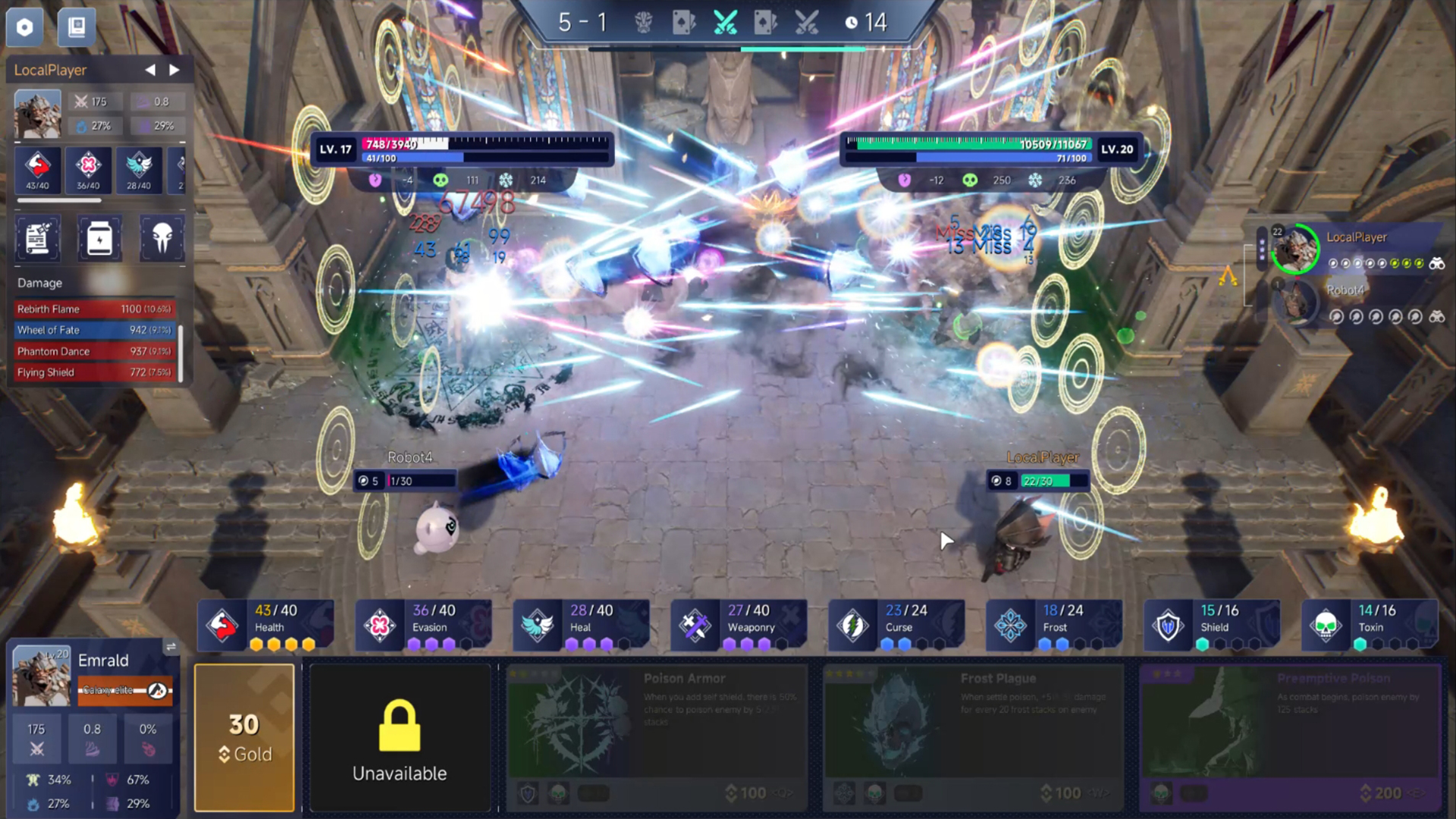
Task: Select the crossed swords combat phase in top bar
Action: (725, 21)
